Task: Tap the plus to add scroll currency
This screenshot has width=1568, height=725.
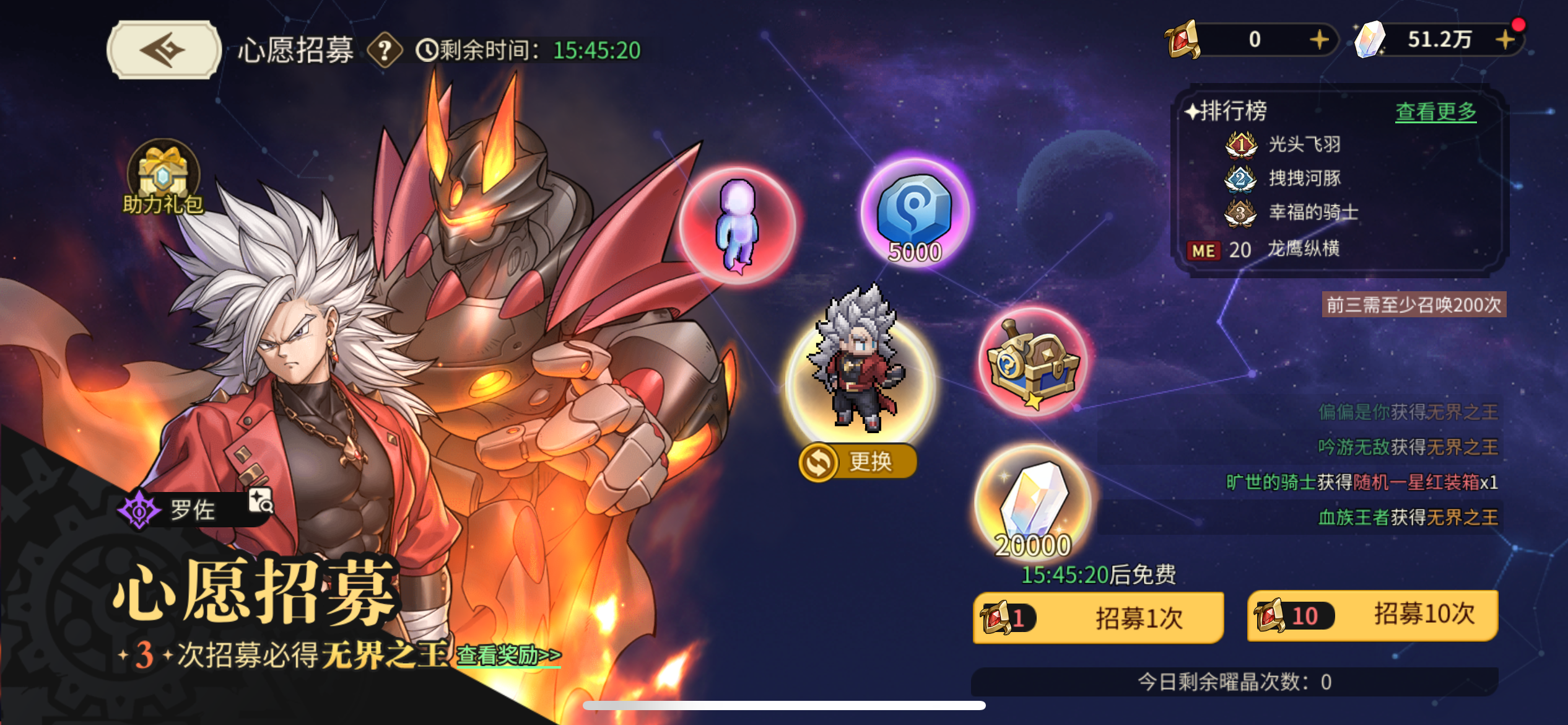Action: coord(1318,41)
